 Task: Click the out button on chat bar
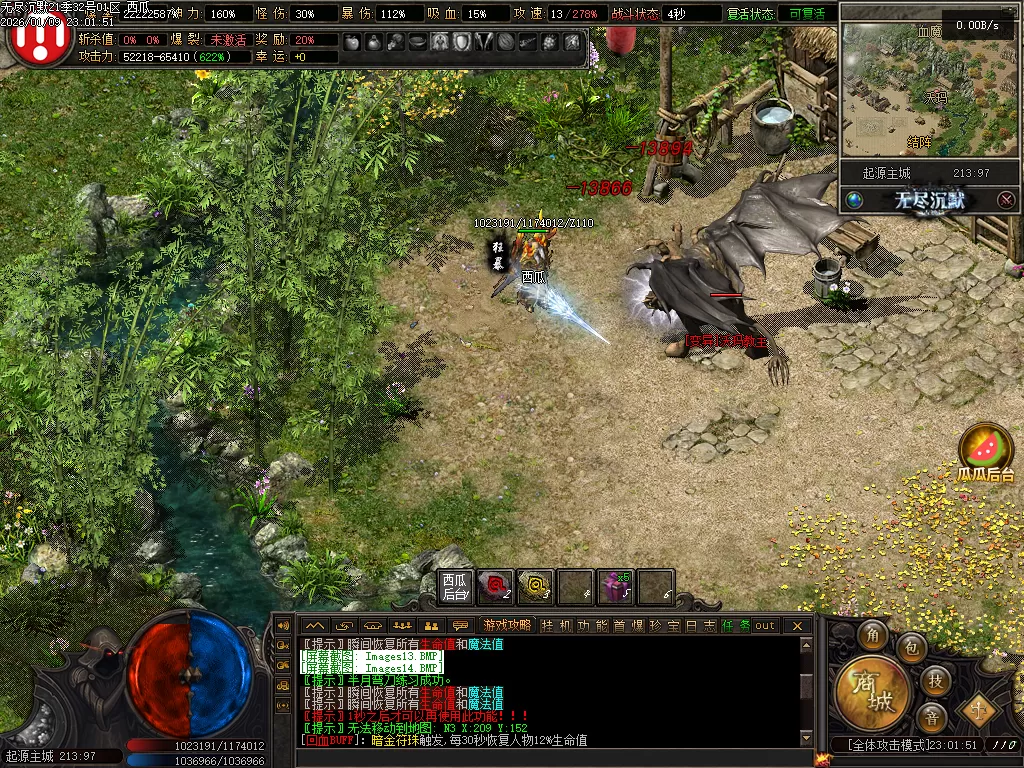pyautogui.click(x=765, y=625)
